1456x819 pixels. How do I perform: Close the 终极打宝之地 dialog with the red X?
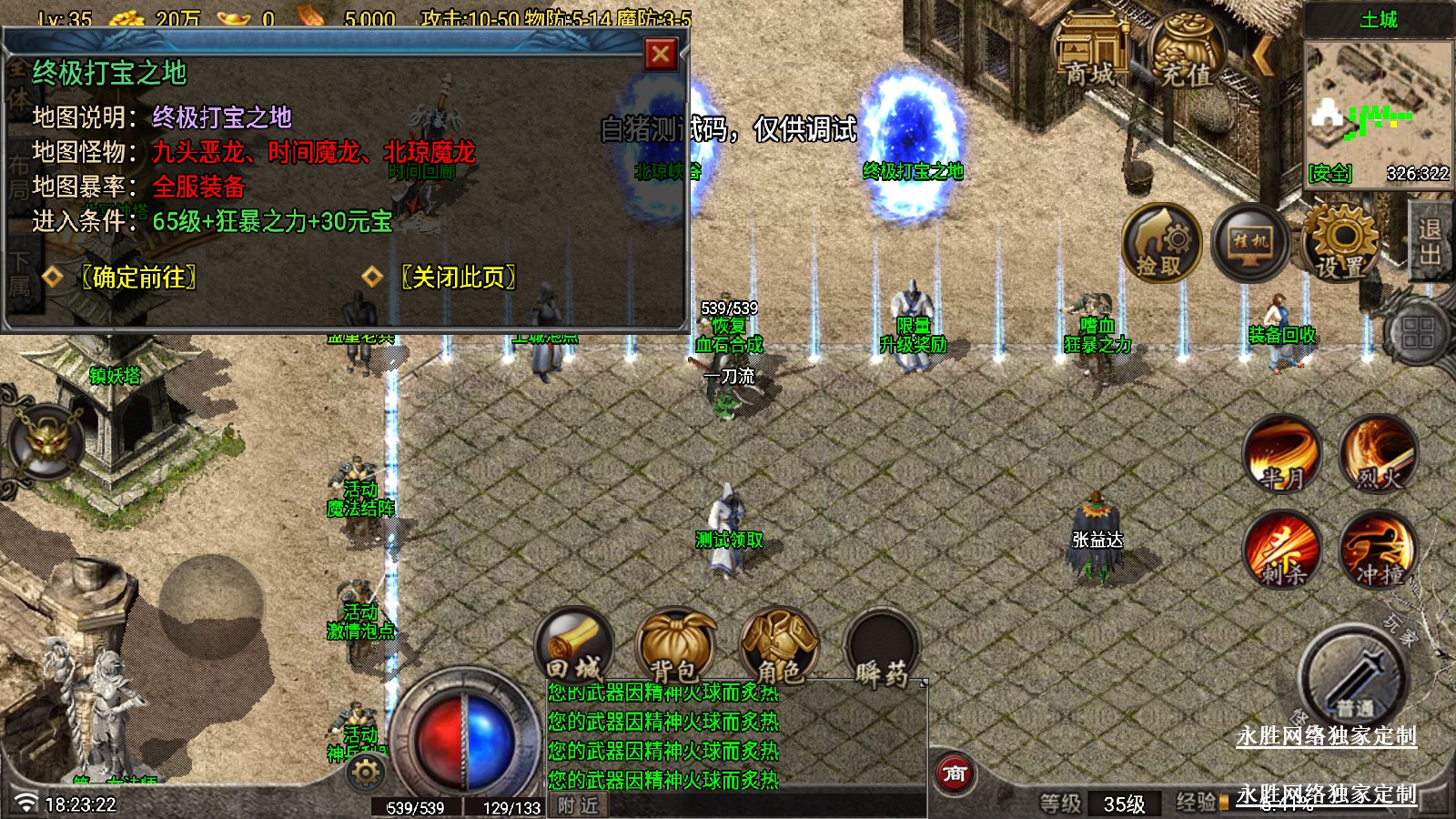[661, 55]
